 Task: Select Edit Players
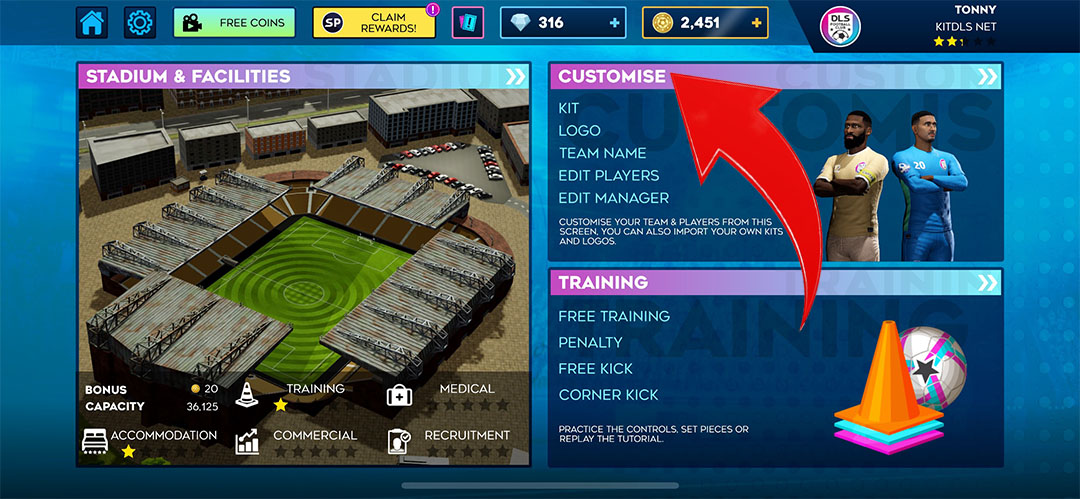[608, 175]
